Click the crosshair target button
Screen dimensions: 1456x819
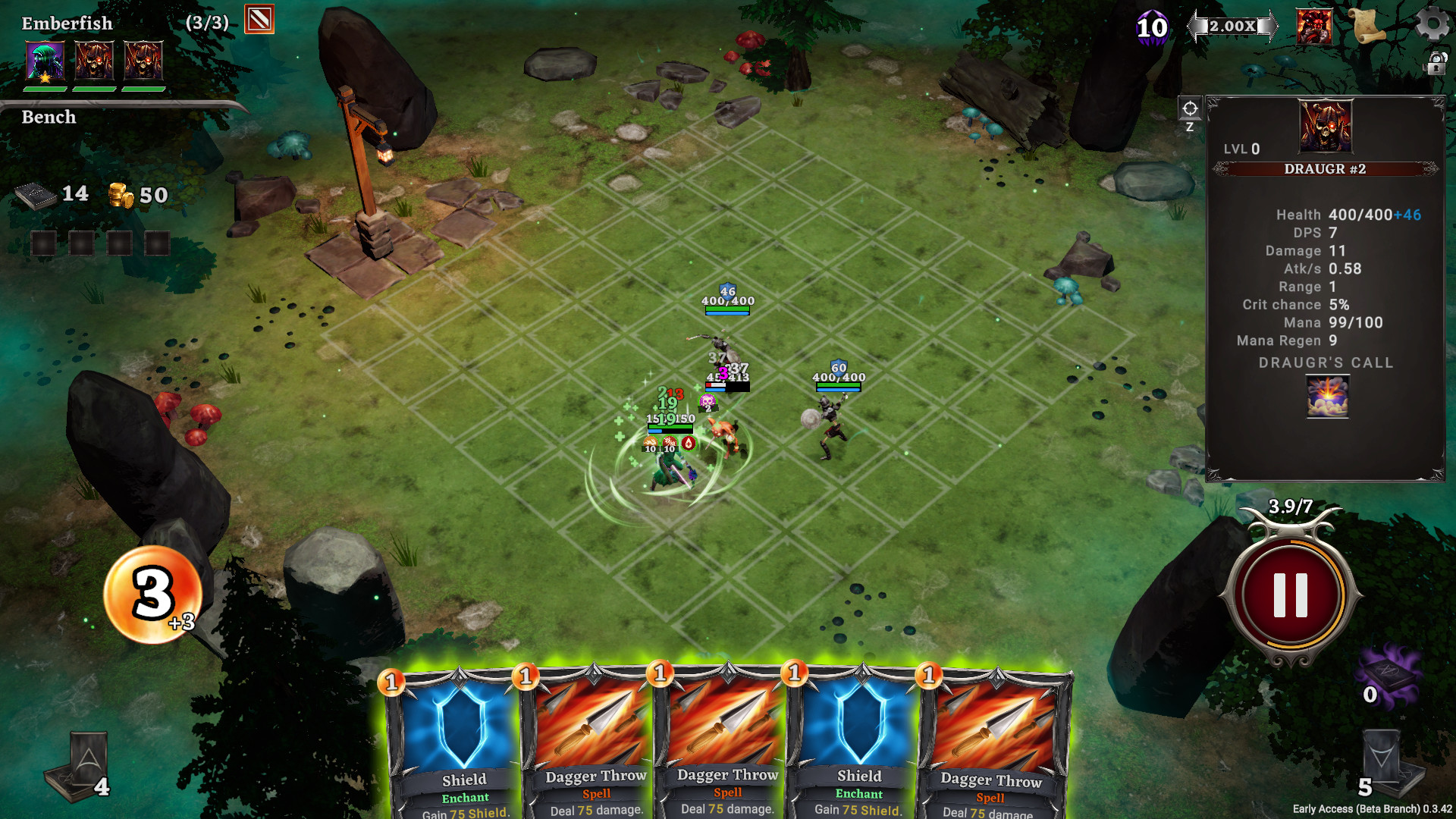pos(1189,109)
